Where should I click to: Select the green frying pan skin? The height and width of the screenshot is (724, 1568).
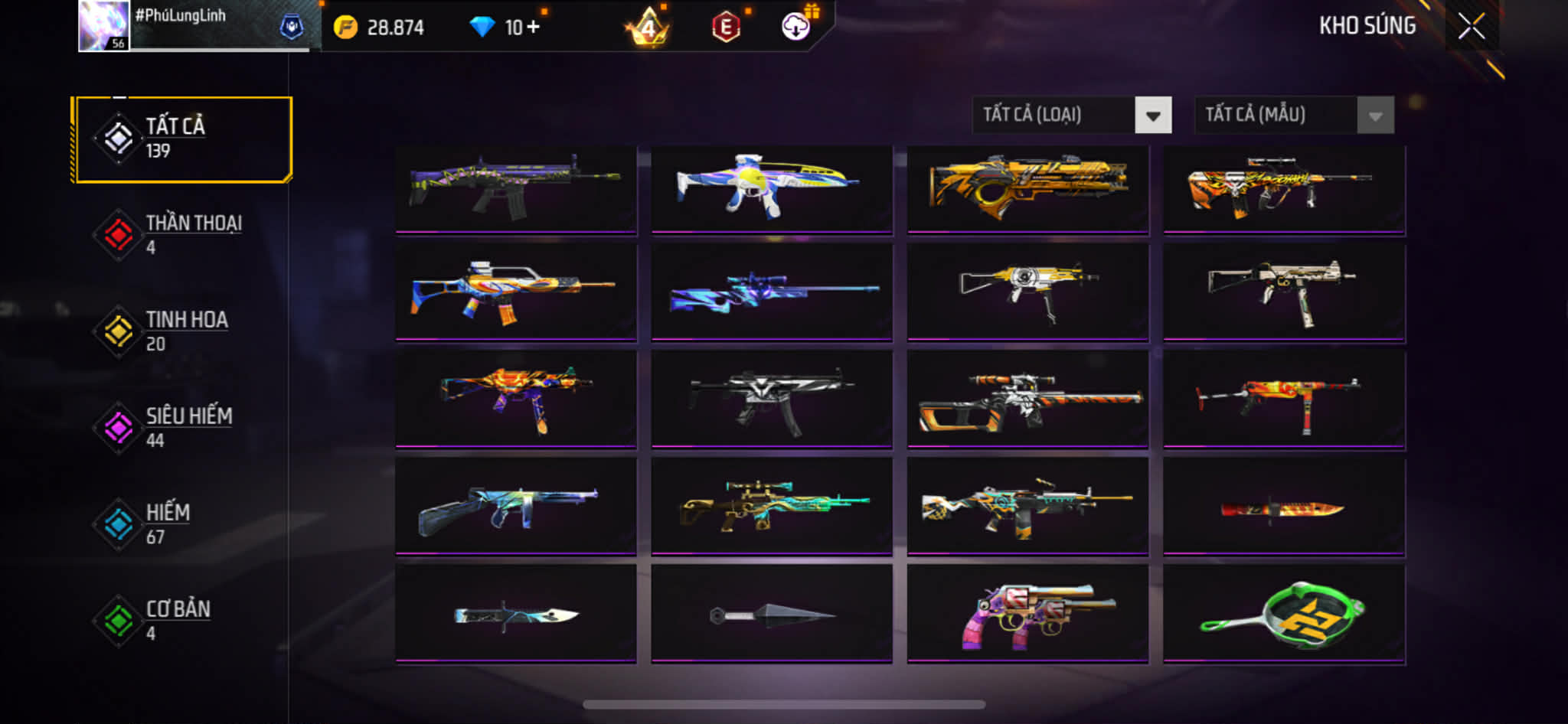click(1284, 614)
